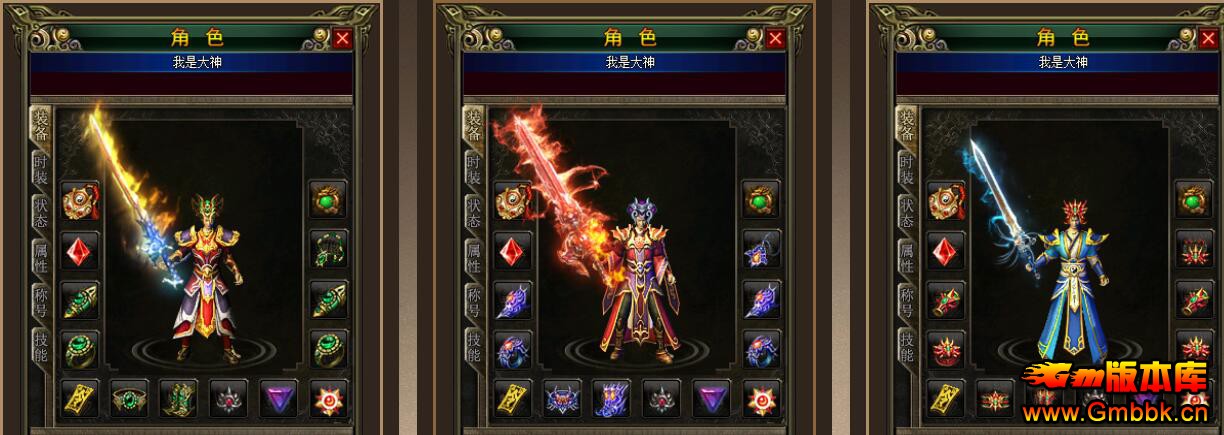Switch to 状态 tab in red-flame-sword panel
The width and height of the screenshot is (1224, 435).
coord(474,212)
